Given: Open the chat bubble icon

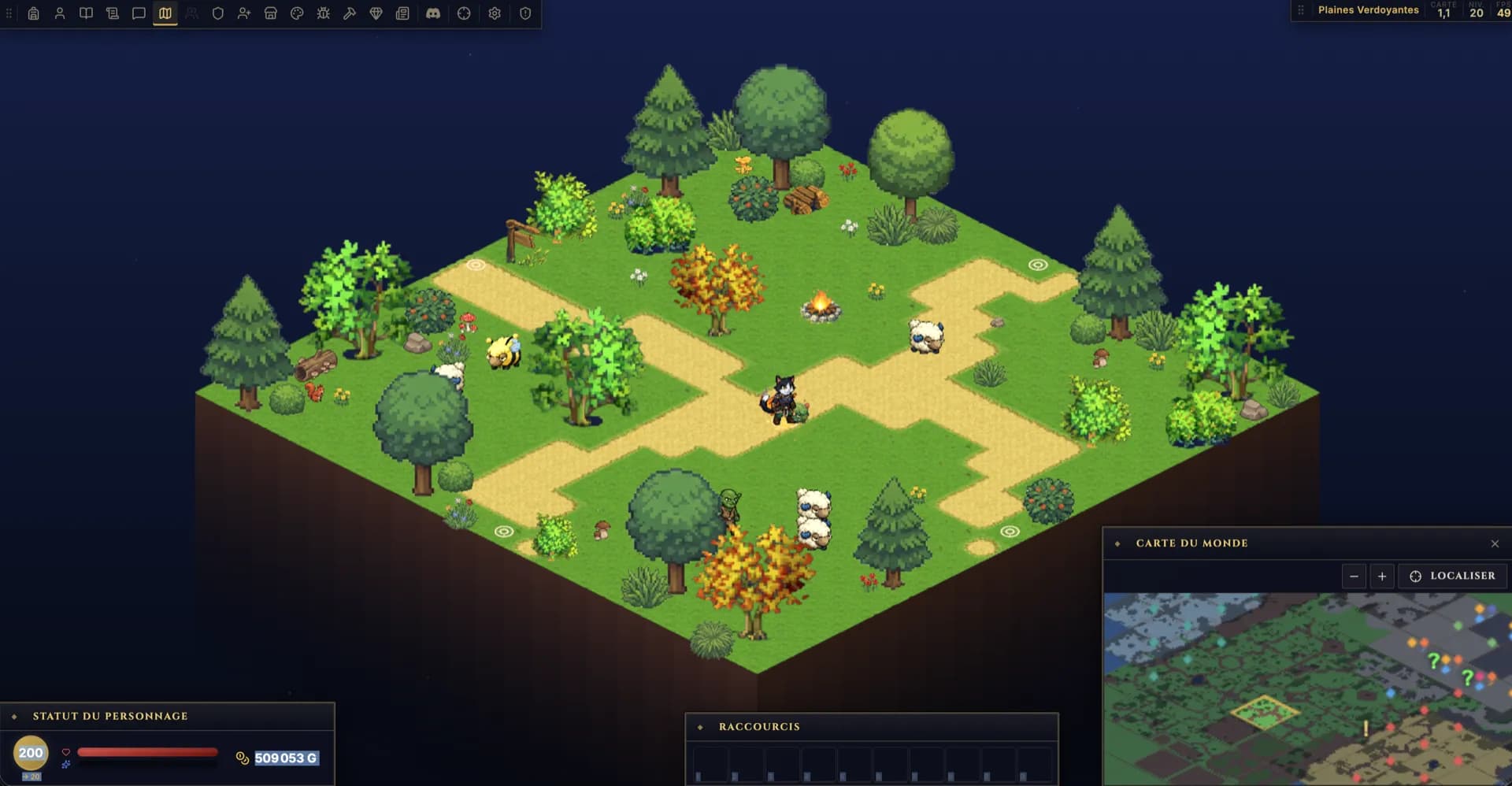Looking at the screenshot, I should pyautogui.click(x=139, y=13).
